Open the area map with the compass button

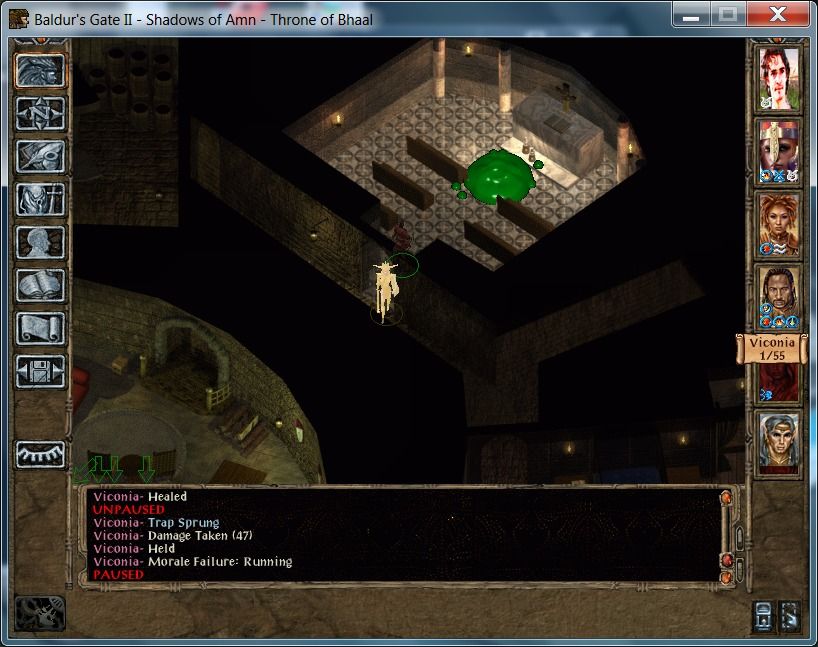pyautogui.click(x=41, y=114)
